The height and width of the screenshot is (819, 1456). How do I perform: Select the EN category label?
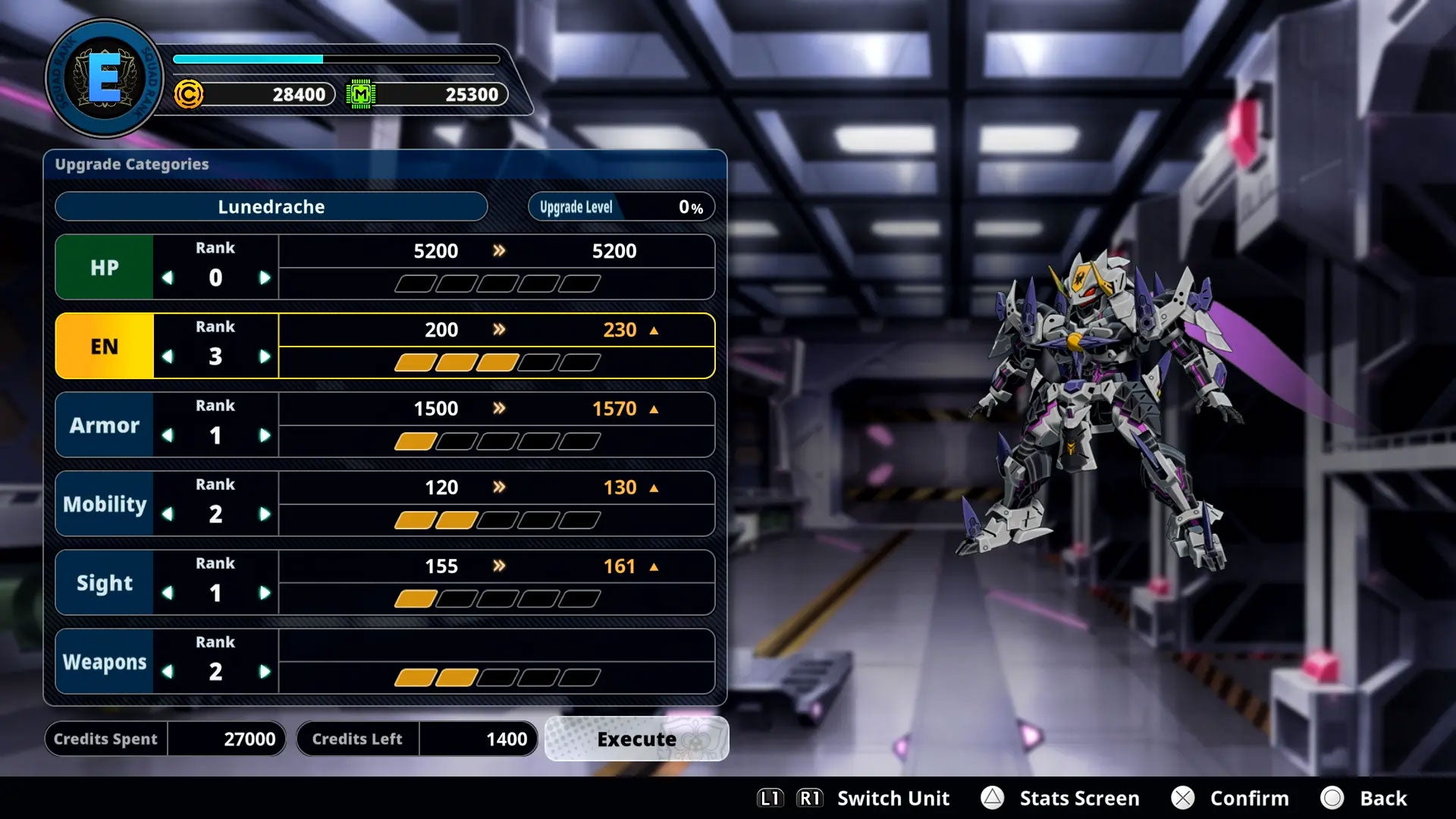[104, 346]
